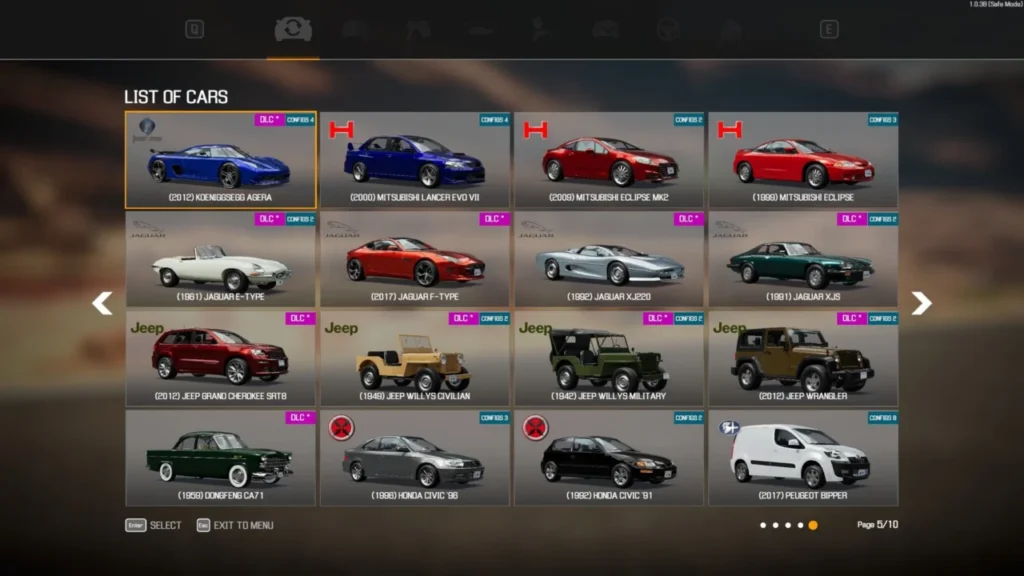Select the 1996 Mitsubishi Eclipse
Screen dimensions: 1024x576
[x=803, y=160]
